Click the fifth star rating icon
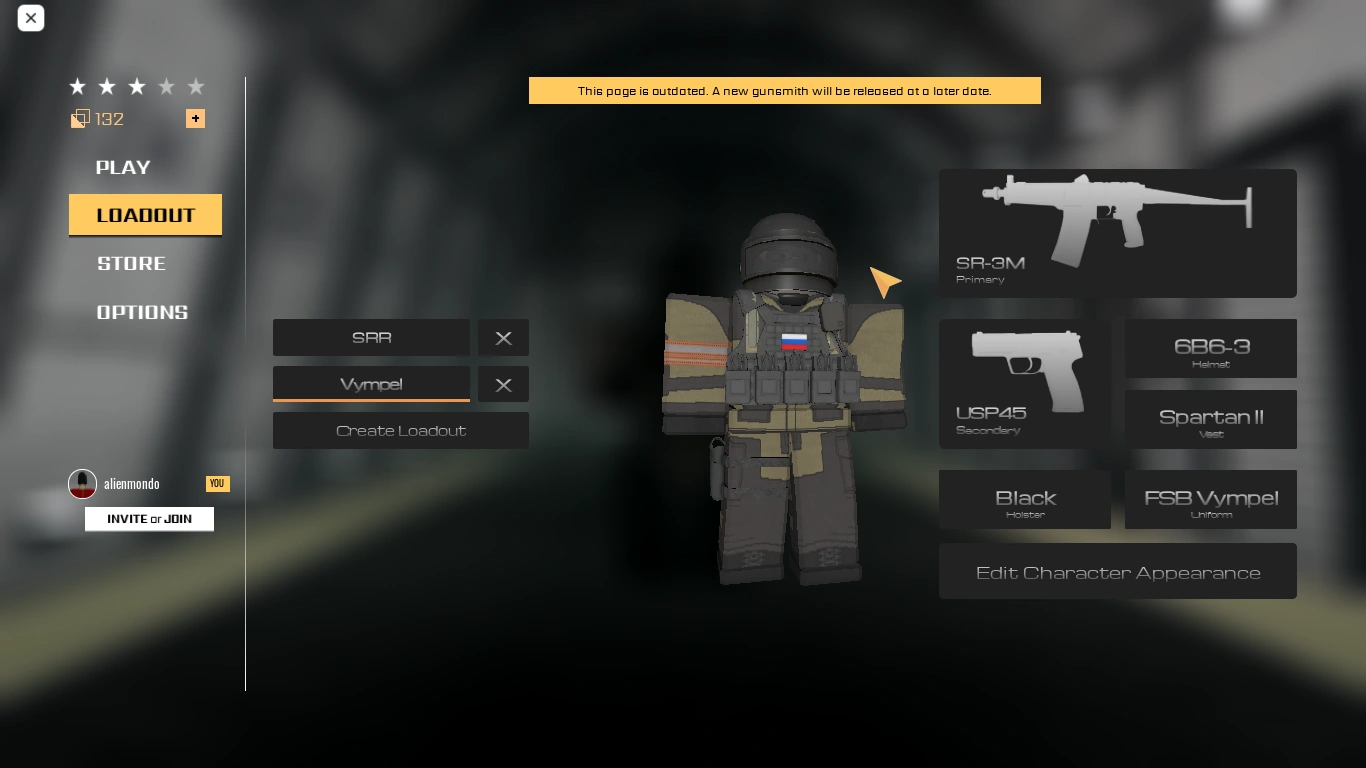Image resolution: width=1366 pixels, height=768 pixels. (x=196, y=86)
